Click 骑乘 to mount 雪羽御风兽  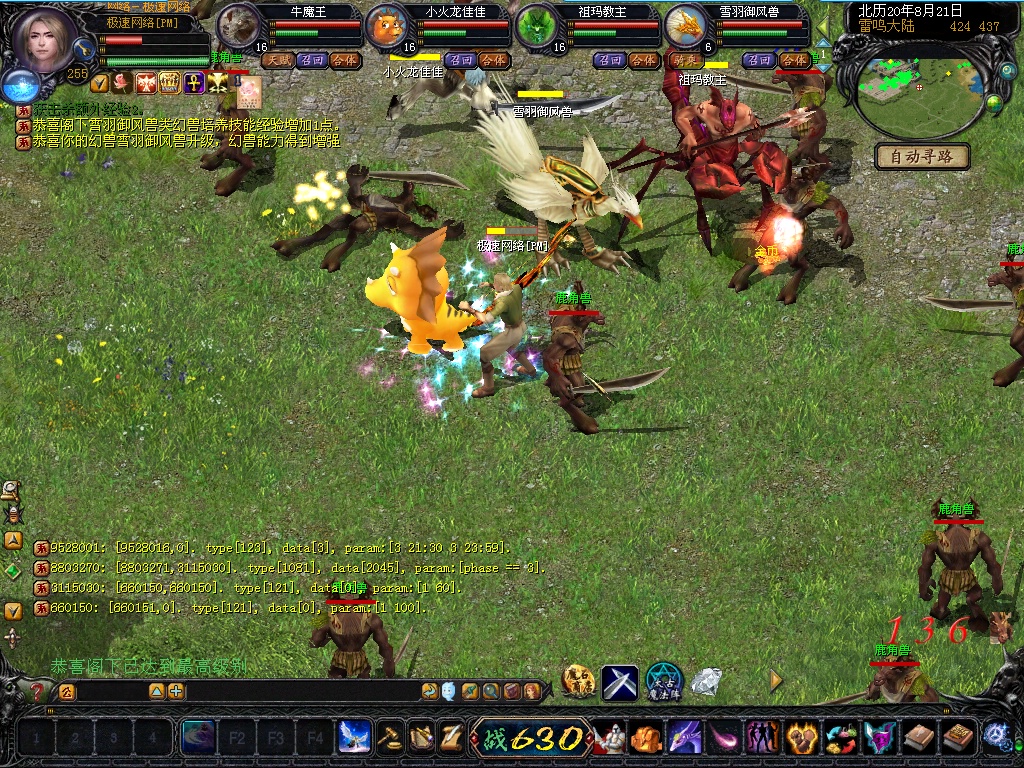(x=688, y=60)
